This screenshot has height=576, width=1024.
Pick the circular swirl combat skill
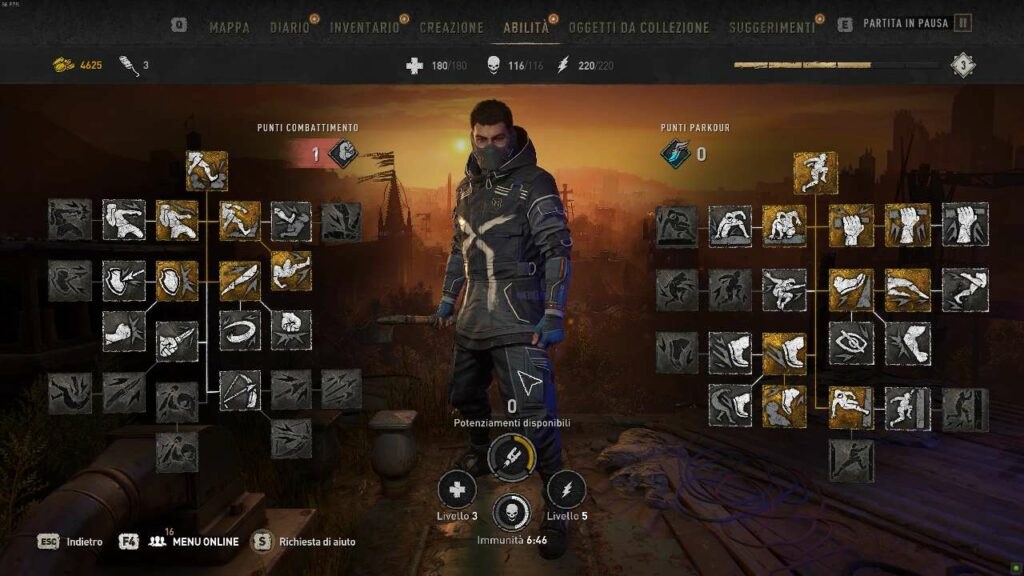click(240, 330)
